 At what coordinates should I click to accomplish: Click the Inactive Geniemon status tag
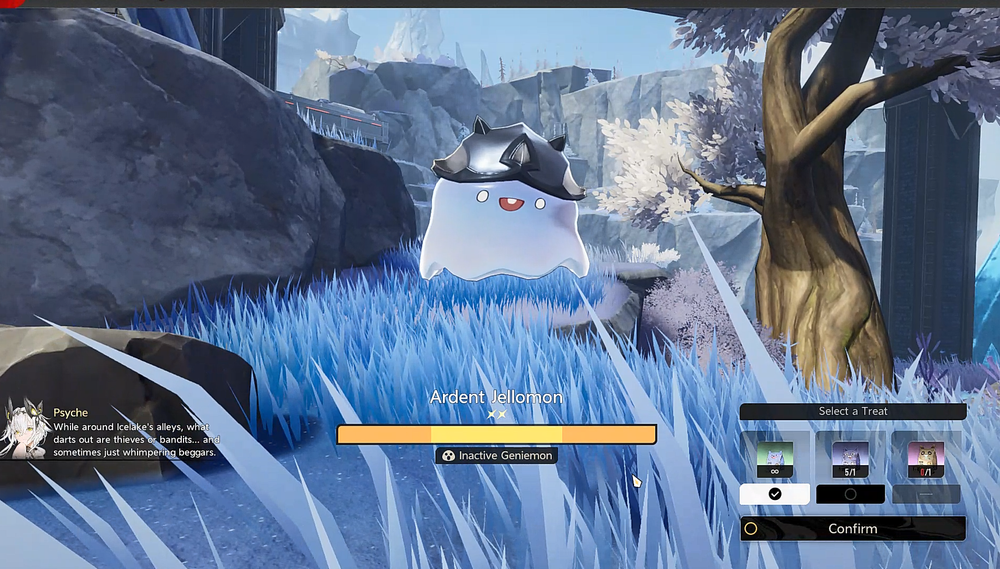point(496,455)
